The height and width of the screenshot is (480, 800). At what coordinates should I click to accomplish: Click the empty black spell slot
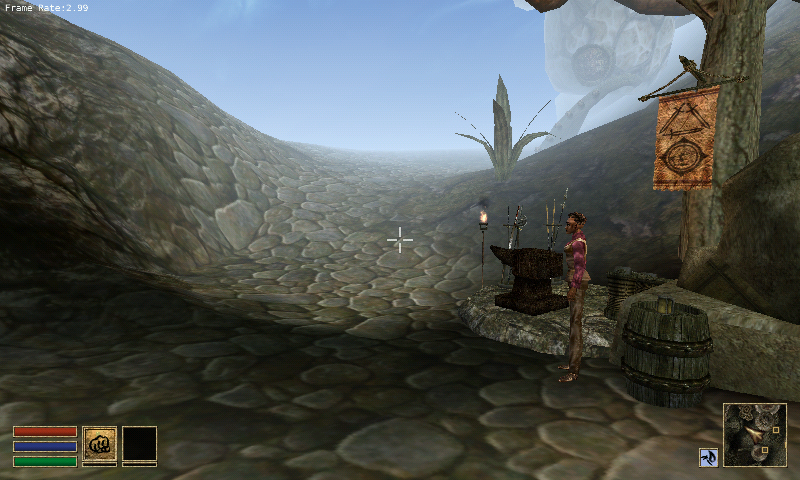139,443
